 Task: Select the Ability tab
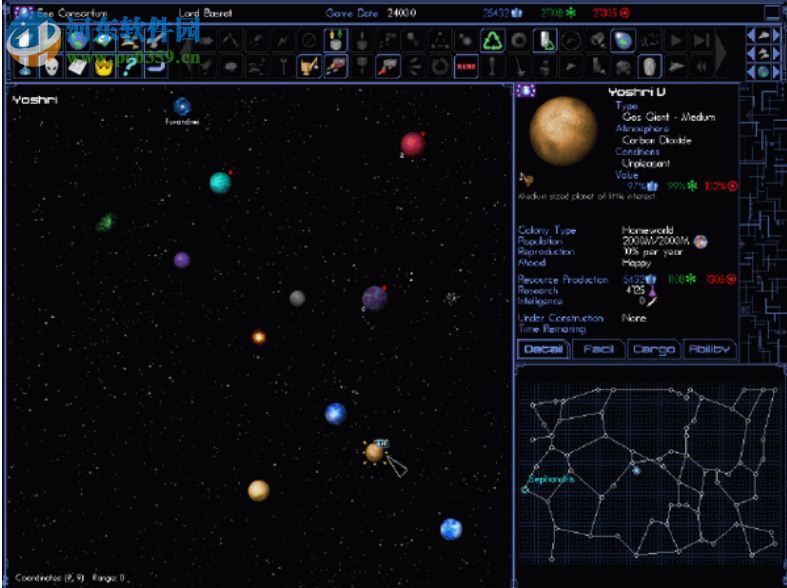click(x=709, y=349)
